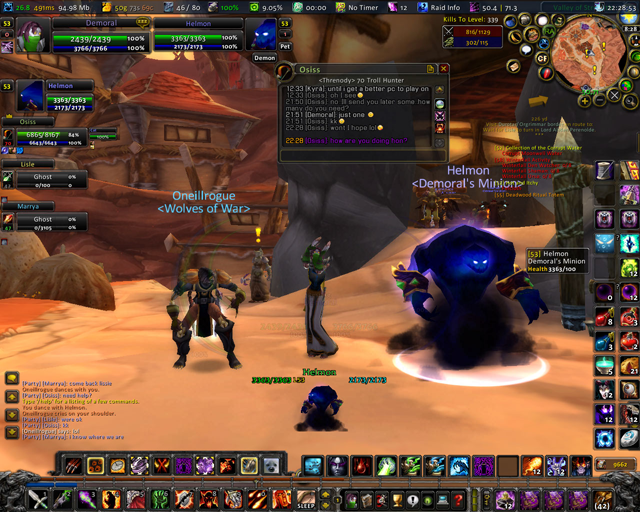This screenshot has height=512, width=640.
Task: Select party member Marrya ghost frame
Action: coord(46,218)
